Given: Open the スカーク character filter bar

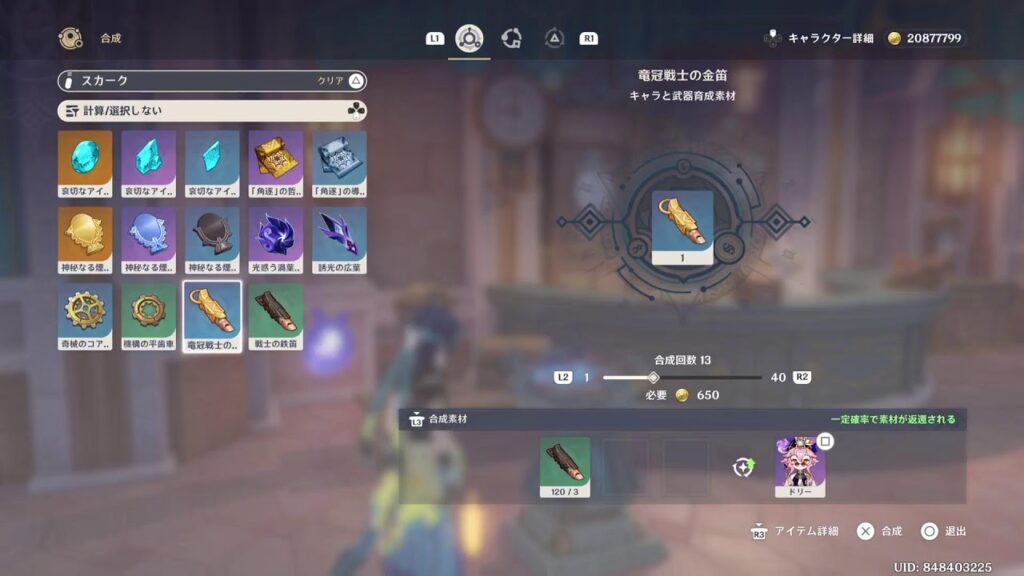Looking at the screenshot, I should (212, 81).
